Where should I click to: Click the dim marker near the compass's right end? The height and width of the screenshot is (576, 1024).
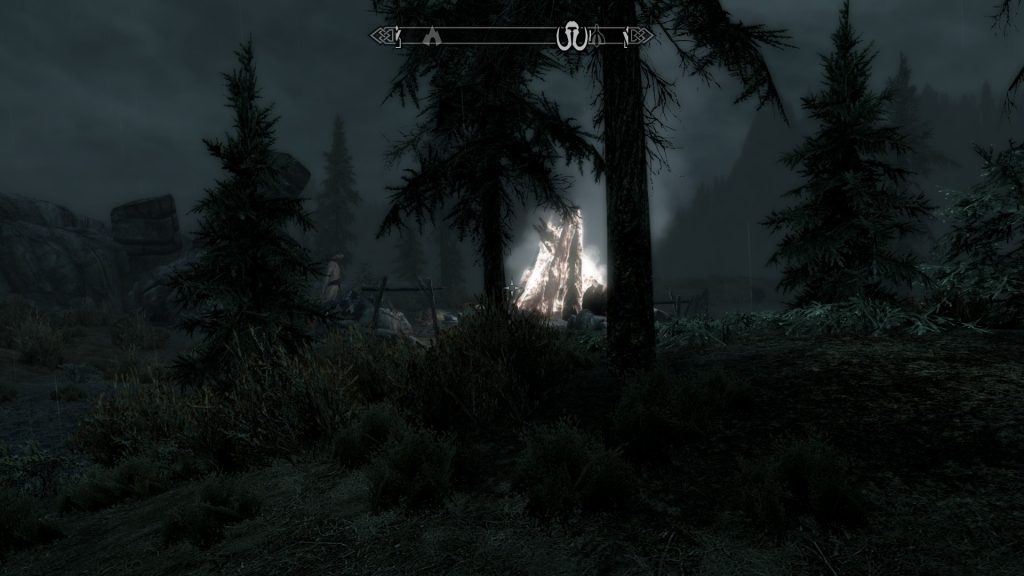599,37
